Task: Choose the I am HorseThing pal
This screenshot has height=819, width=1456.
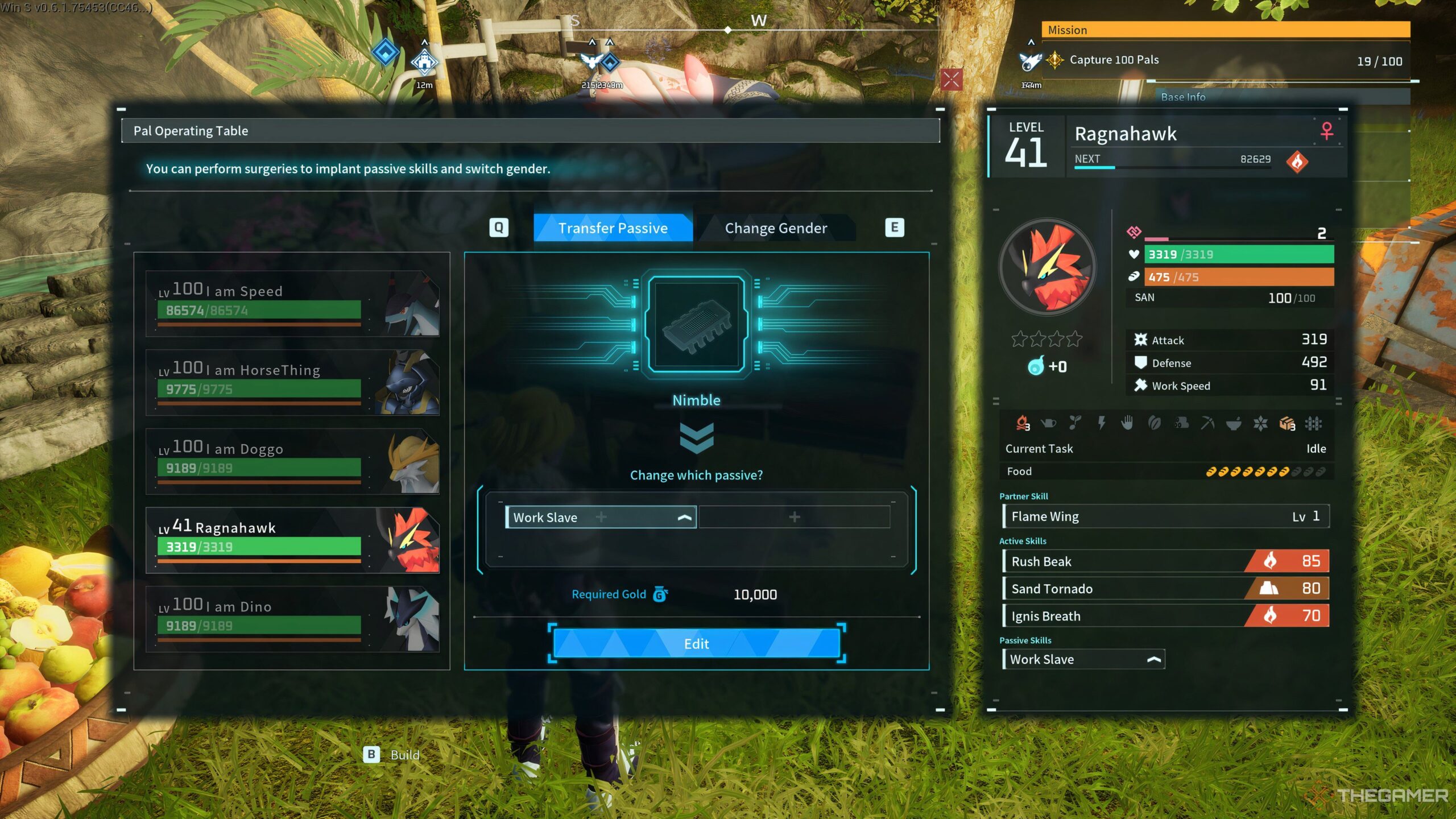Action: [x=292, y=382]
